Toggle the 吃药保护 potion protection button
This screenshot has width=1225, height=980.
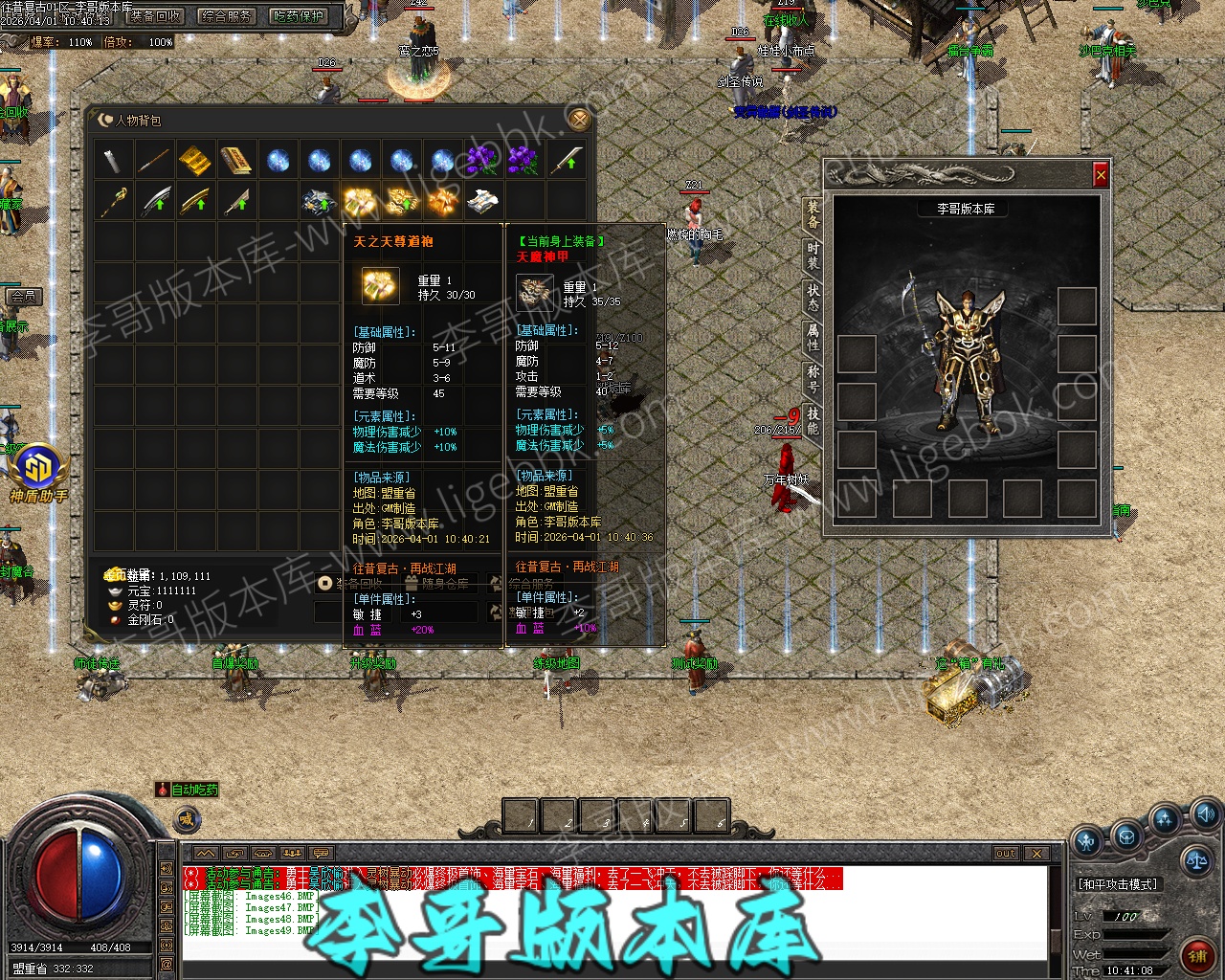(x=299, y=16)
